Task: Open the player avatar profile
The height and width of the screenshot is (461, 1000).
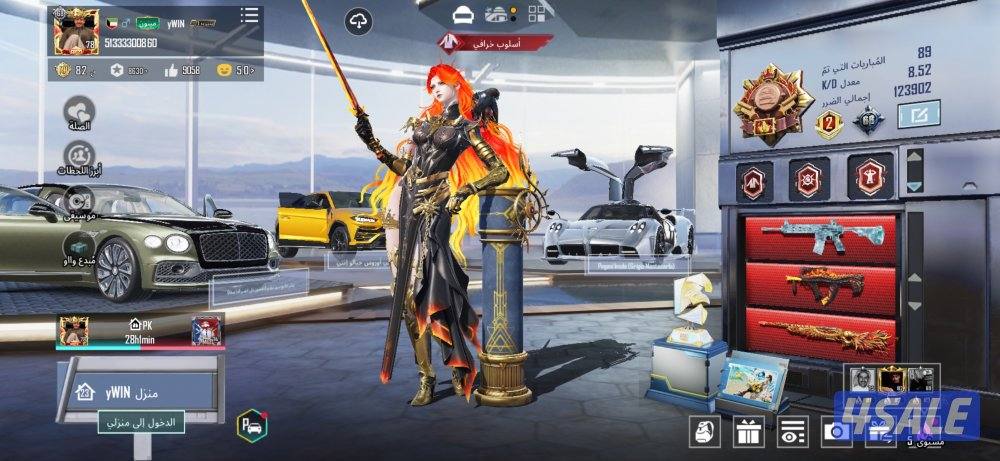Action: (x=72, y=30)
